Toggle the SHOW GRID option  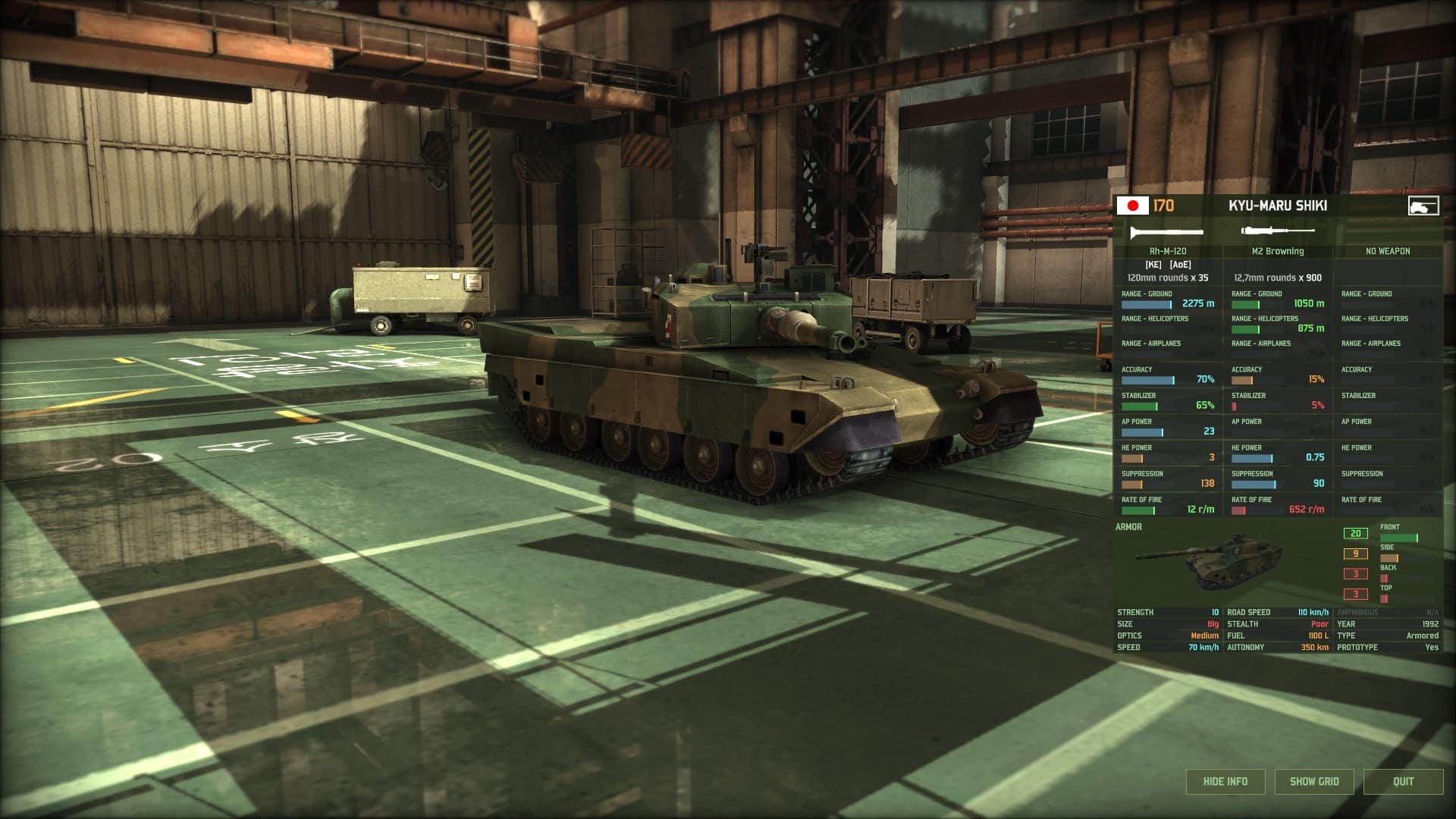tap(1315, 781)
